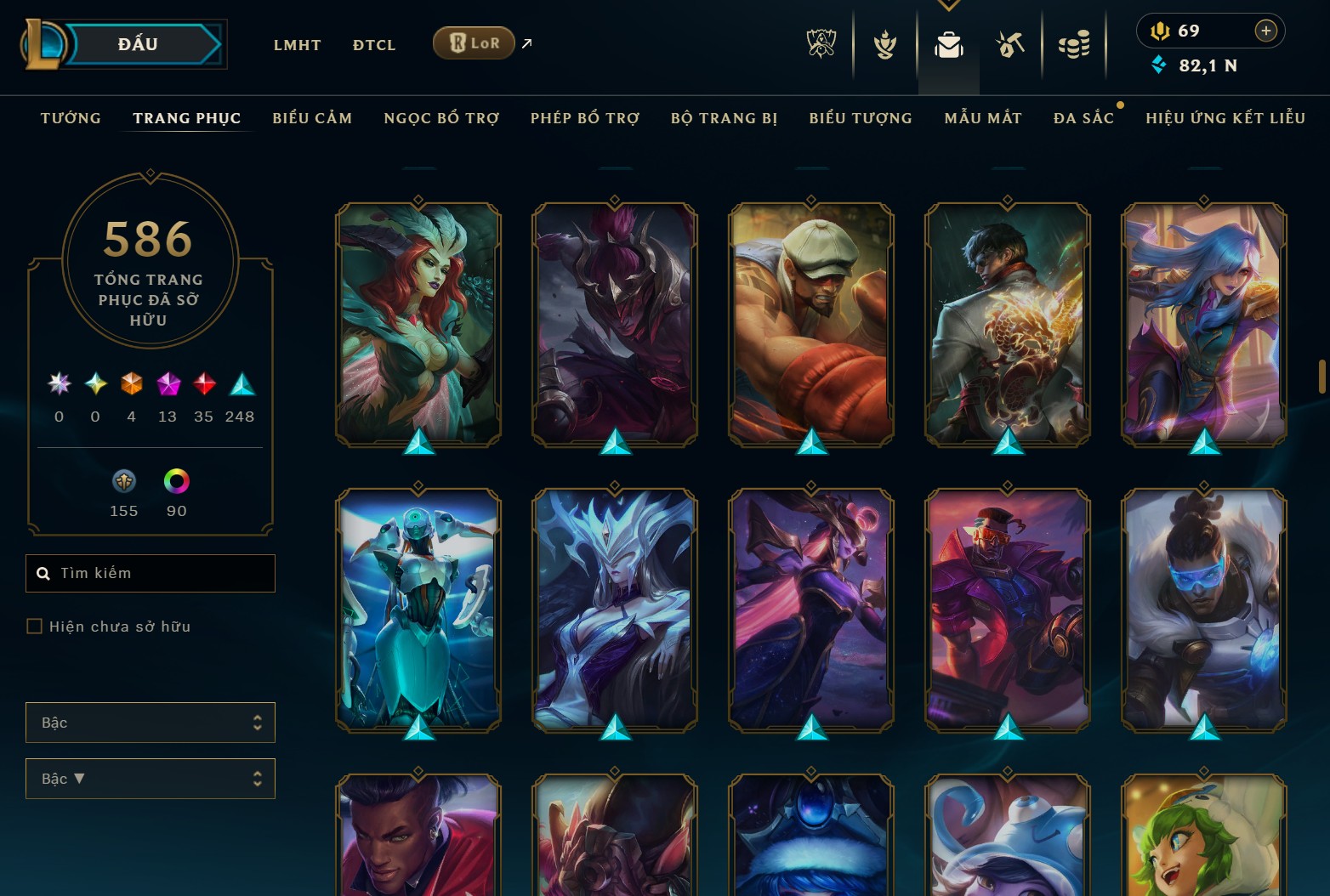Open the second 'Bậc' sort dropdown

(151, 778)
